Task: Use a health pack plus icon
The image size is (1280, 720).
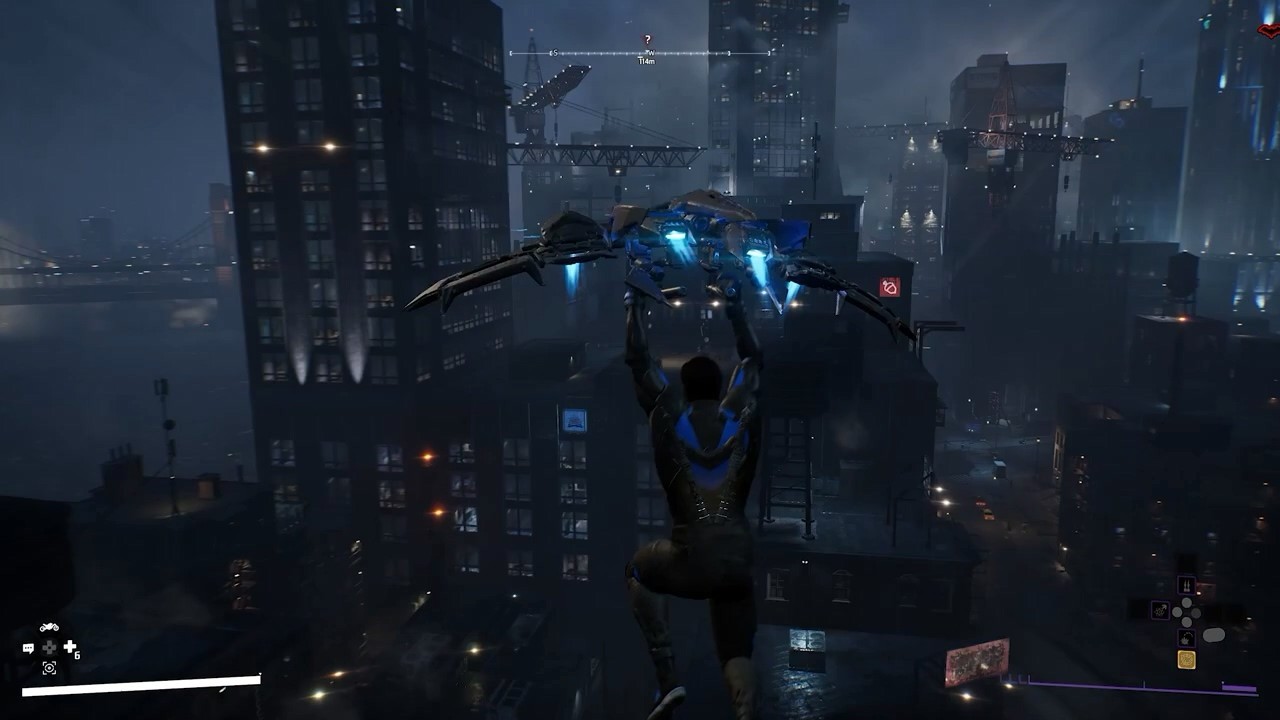Action: point(70,647)
